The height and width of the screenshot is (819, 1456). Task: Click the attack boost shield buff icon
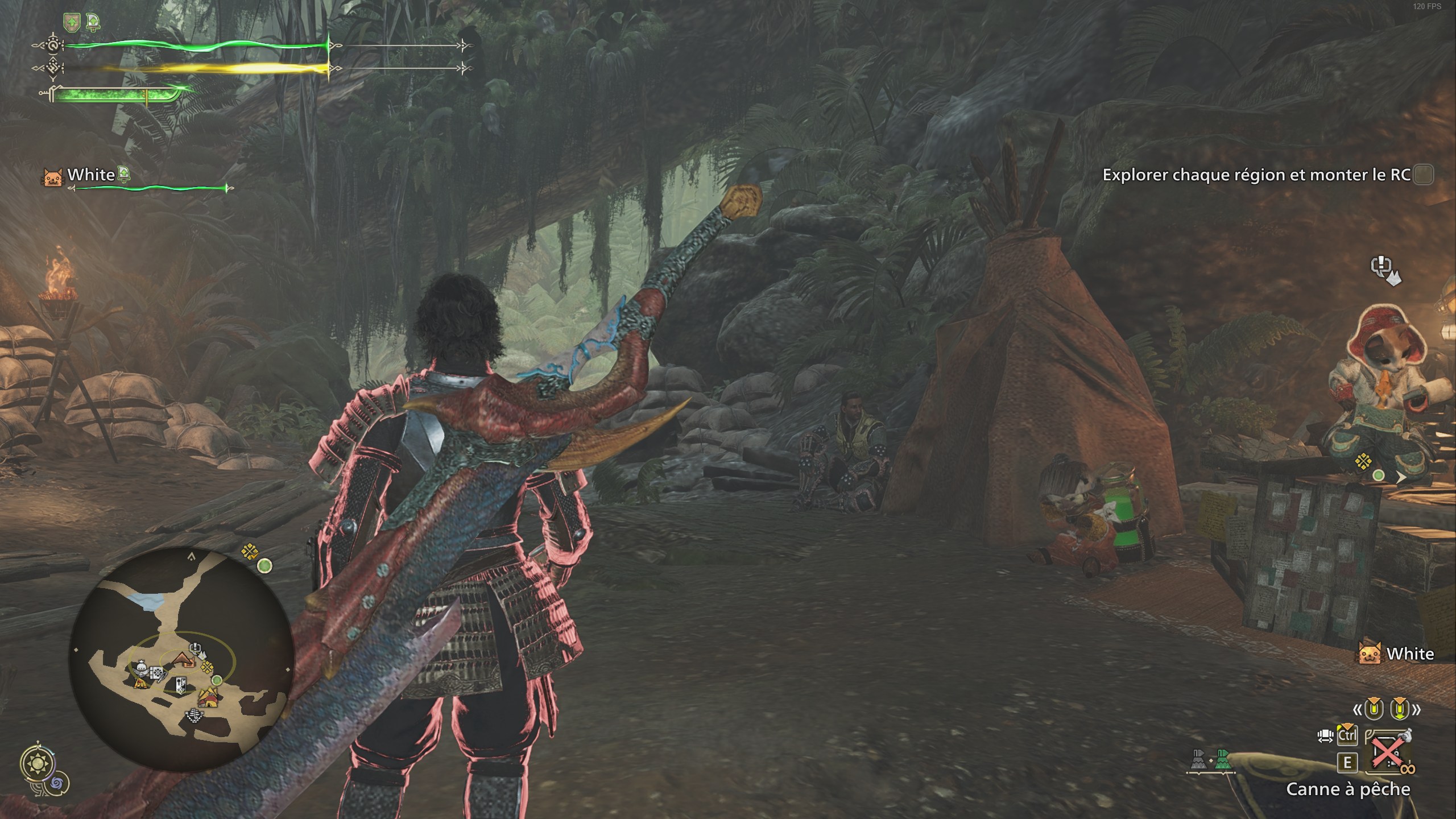click(72, 21)
